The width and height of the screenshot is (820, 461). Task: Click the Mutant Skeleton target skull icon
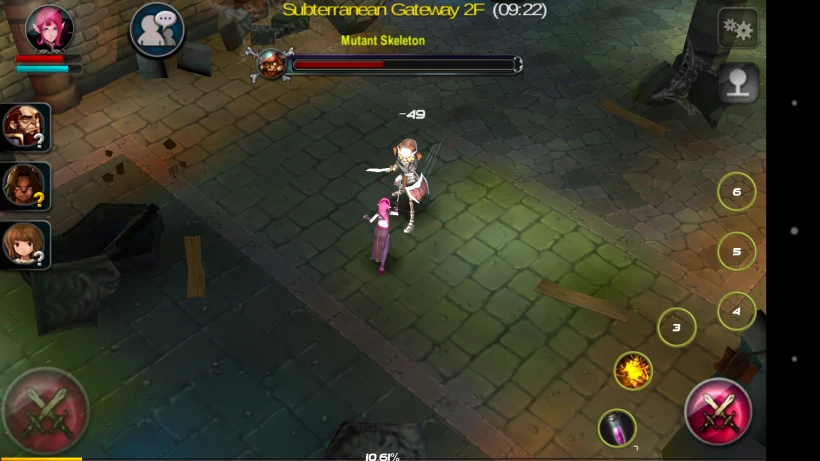[271, 64]
